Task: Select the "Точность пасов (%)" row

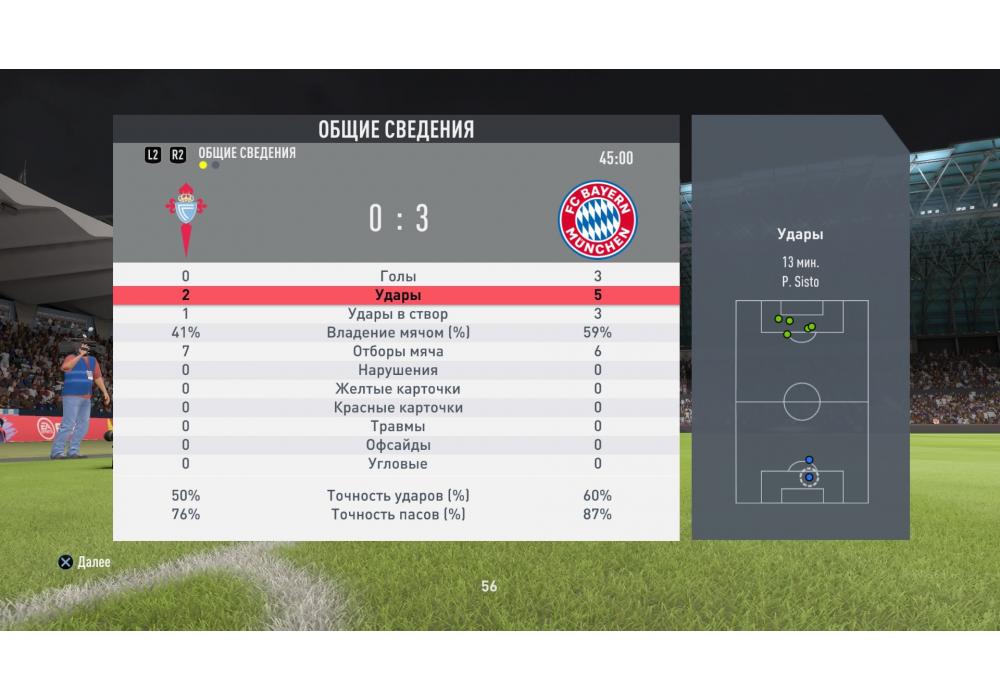Action: (397, 515)
